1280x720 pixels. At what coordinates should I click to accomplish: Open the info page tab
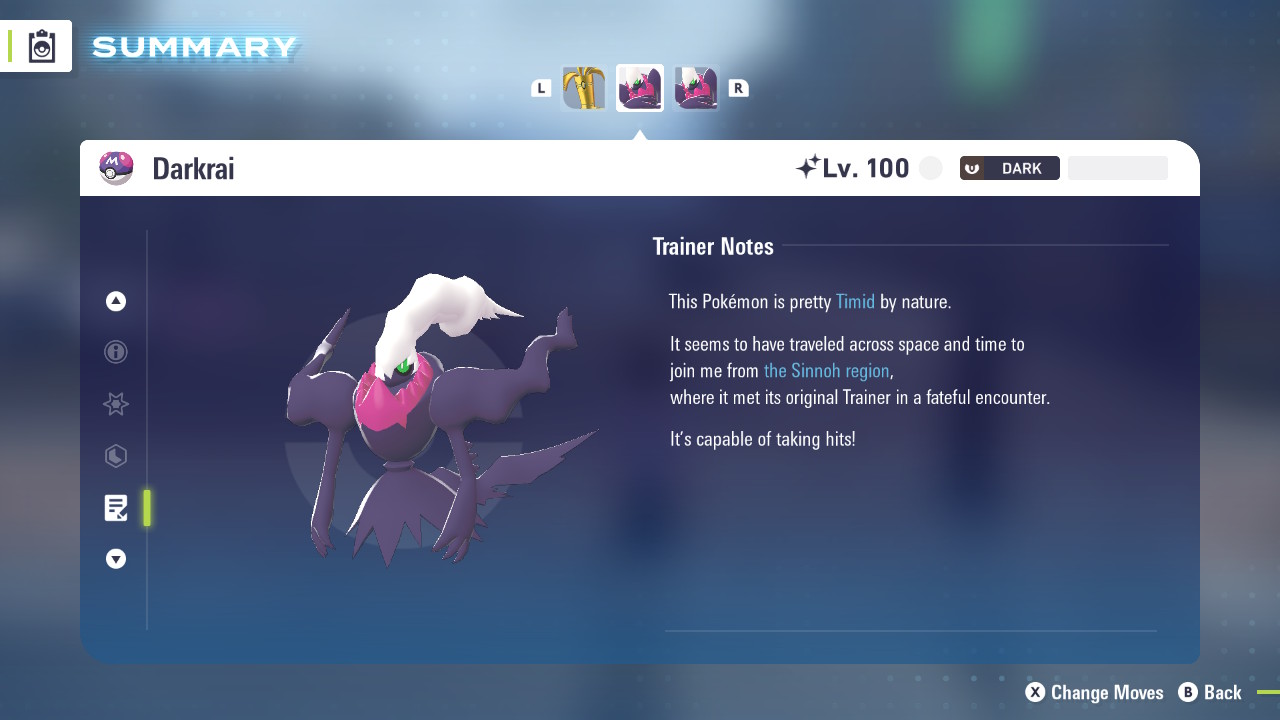[x=116, y=352]
